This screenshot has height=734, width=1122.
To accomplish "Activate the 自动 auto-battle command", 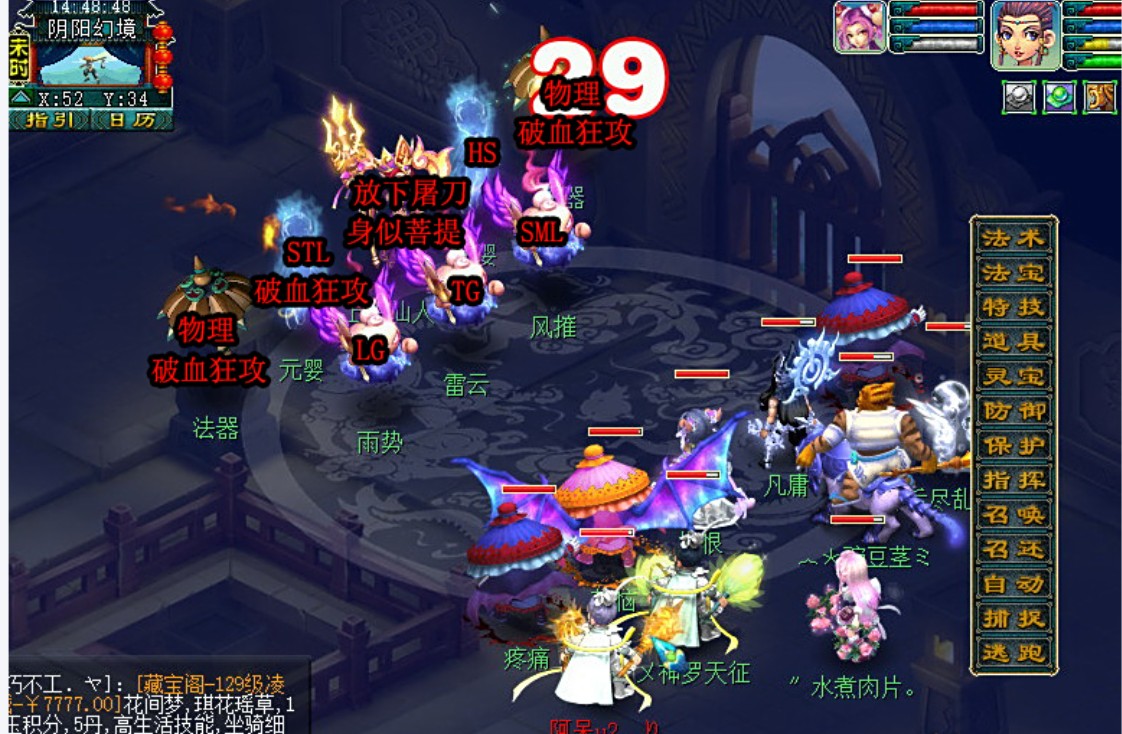I will [1013, 584].
